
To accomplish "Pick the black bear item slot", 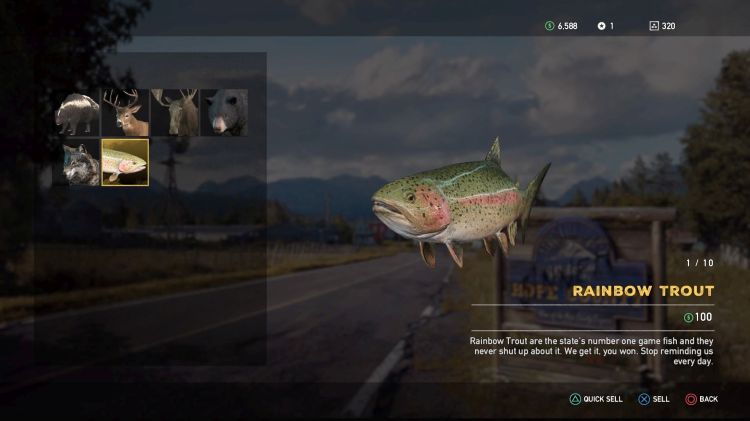I will click(x=224, y=113).
